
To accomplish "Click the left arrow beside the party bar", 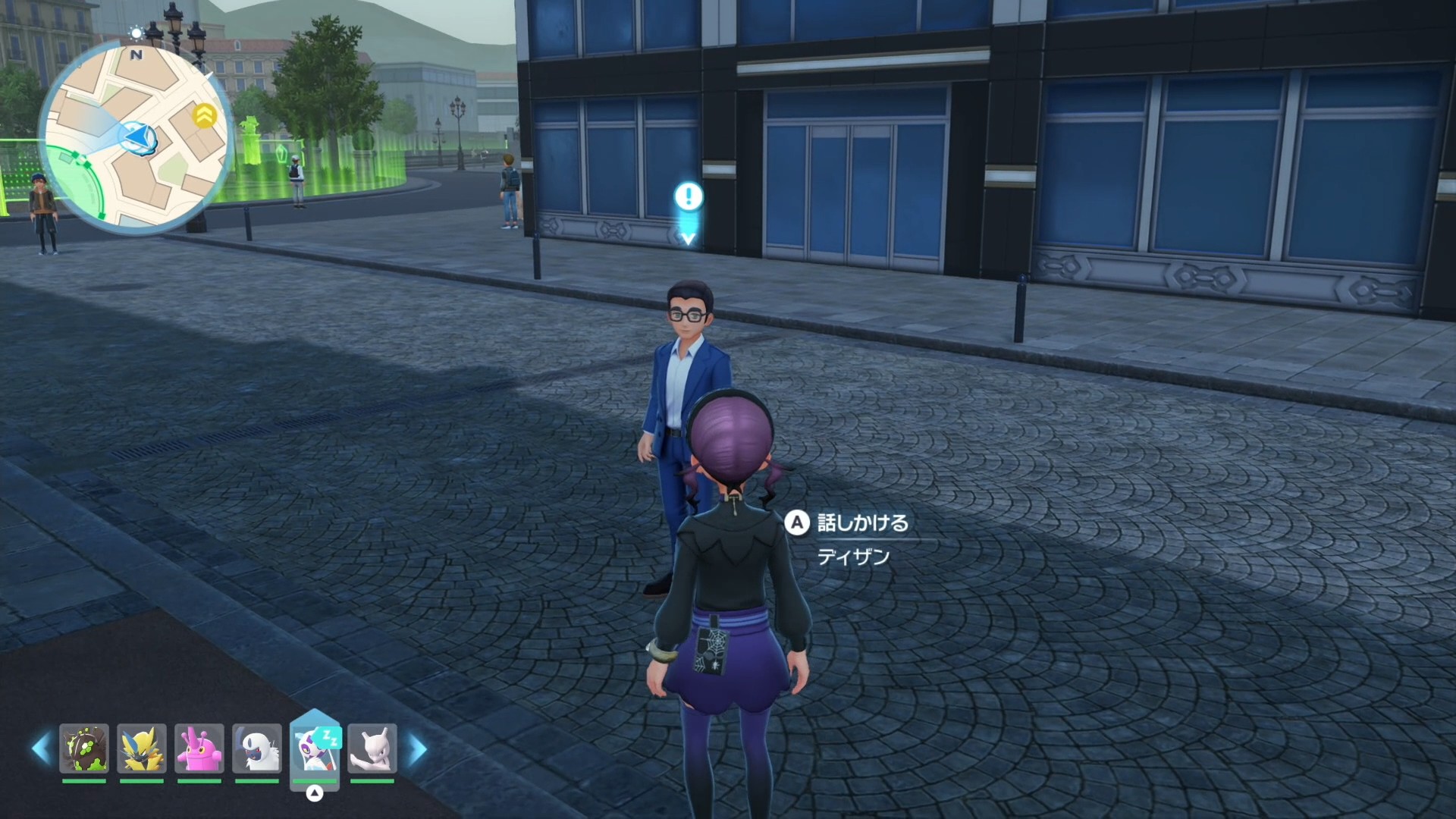I will [41, 748].
